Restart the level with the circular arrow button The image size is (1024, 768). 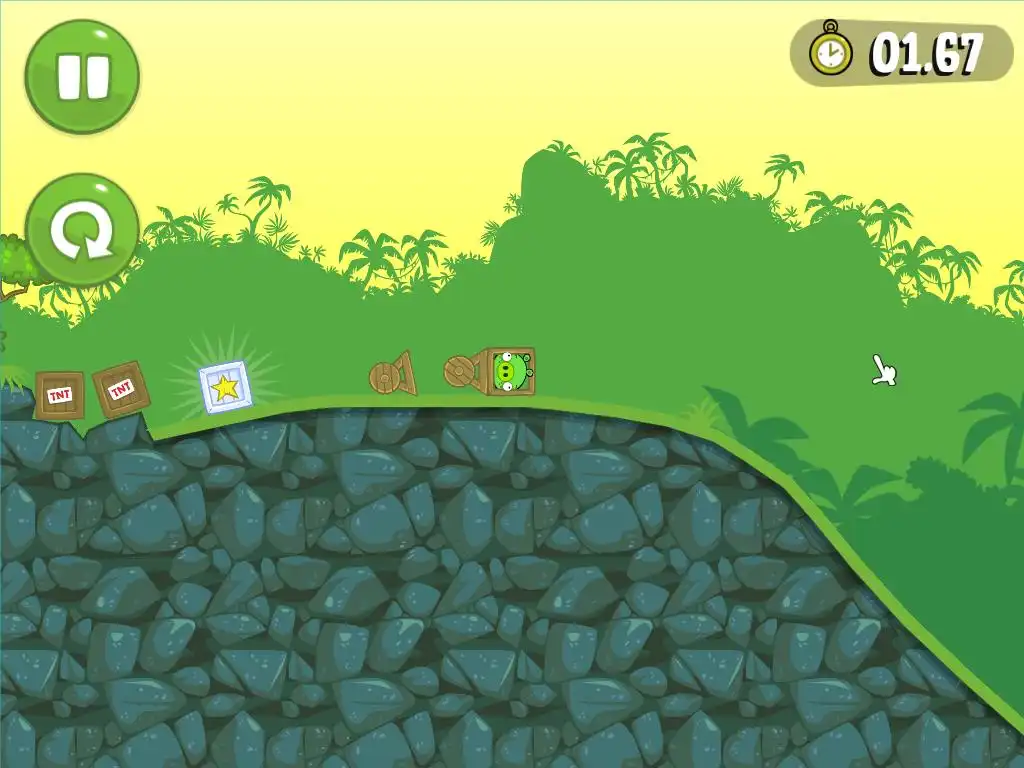coord(82,231)
